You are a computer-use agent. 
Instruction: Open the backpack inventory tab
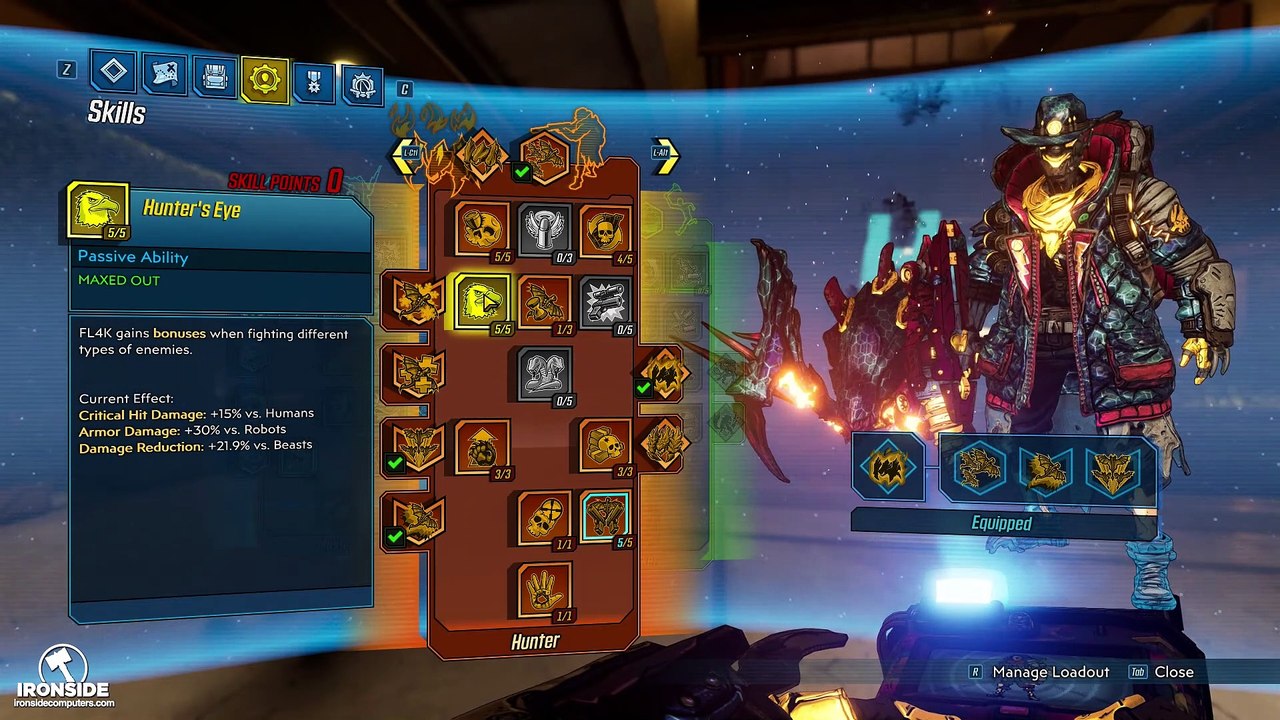pos(215,77)
